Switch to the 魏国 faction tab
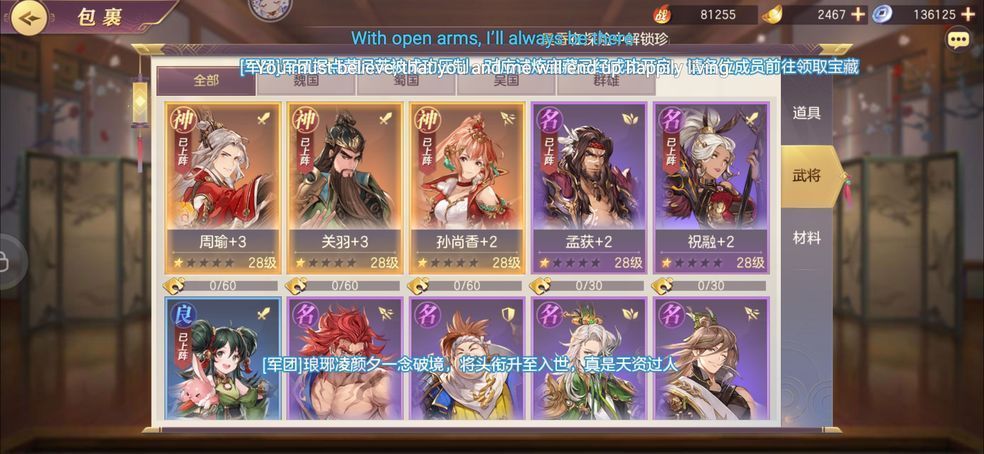Viewport: 984px width, 454px height. pyautogui.click(x=305, y=81)
